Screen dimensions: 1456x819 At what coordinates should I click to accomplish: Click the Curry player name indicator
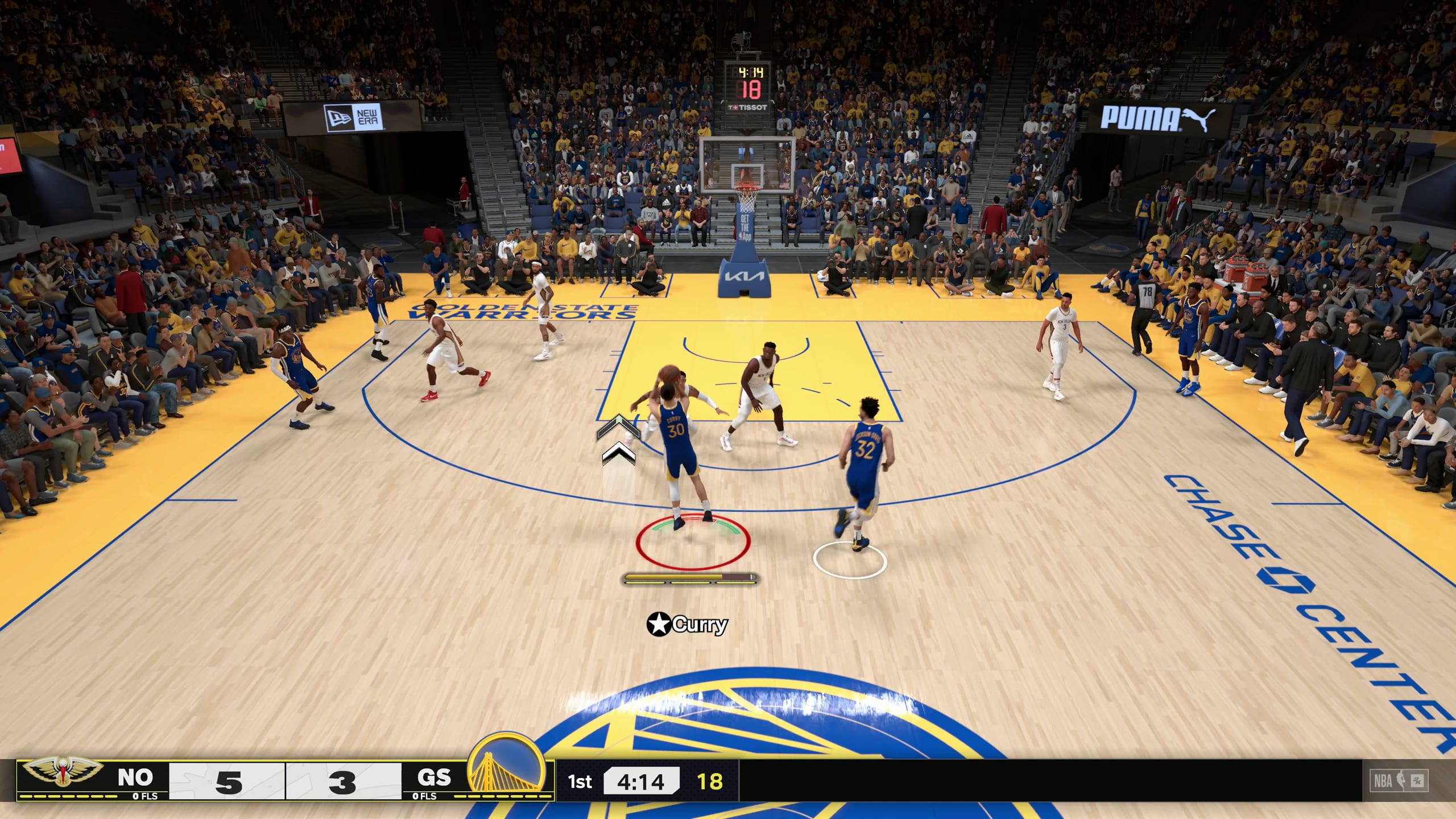[x=688, y=624]
